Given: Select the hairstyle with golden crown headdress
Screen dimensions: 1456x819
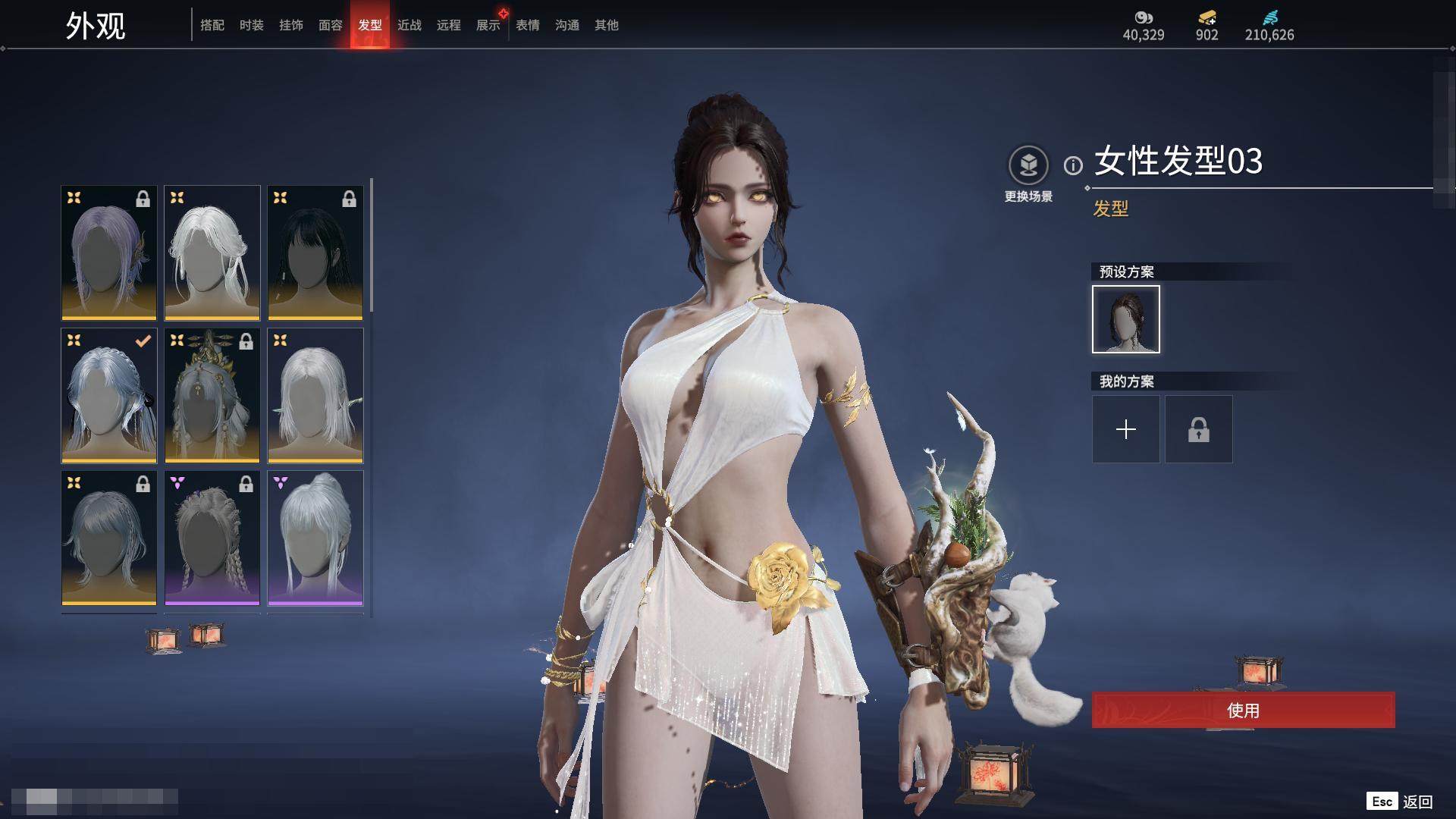Looking at the screenshot, I should click(212, 395).
